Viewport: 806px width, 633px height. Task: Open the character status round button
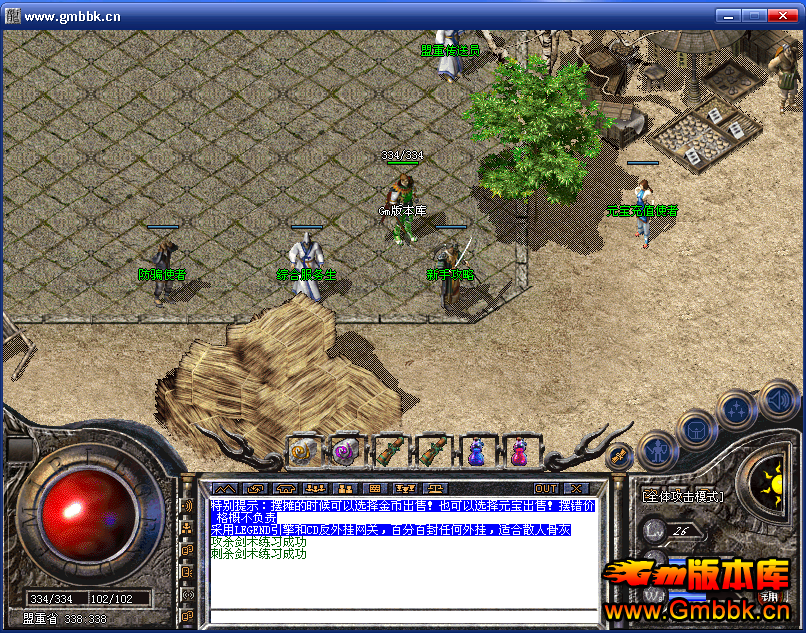(656, 451)
